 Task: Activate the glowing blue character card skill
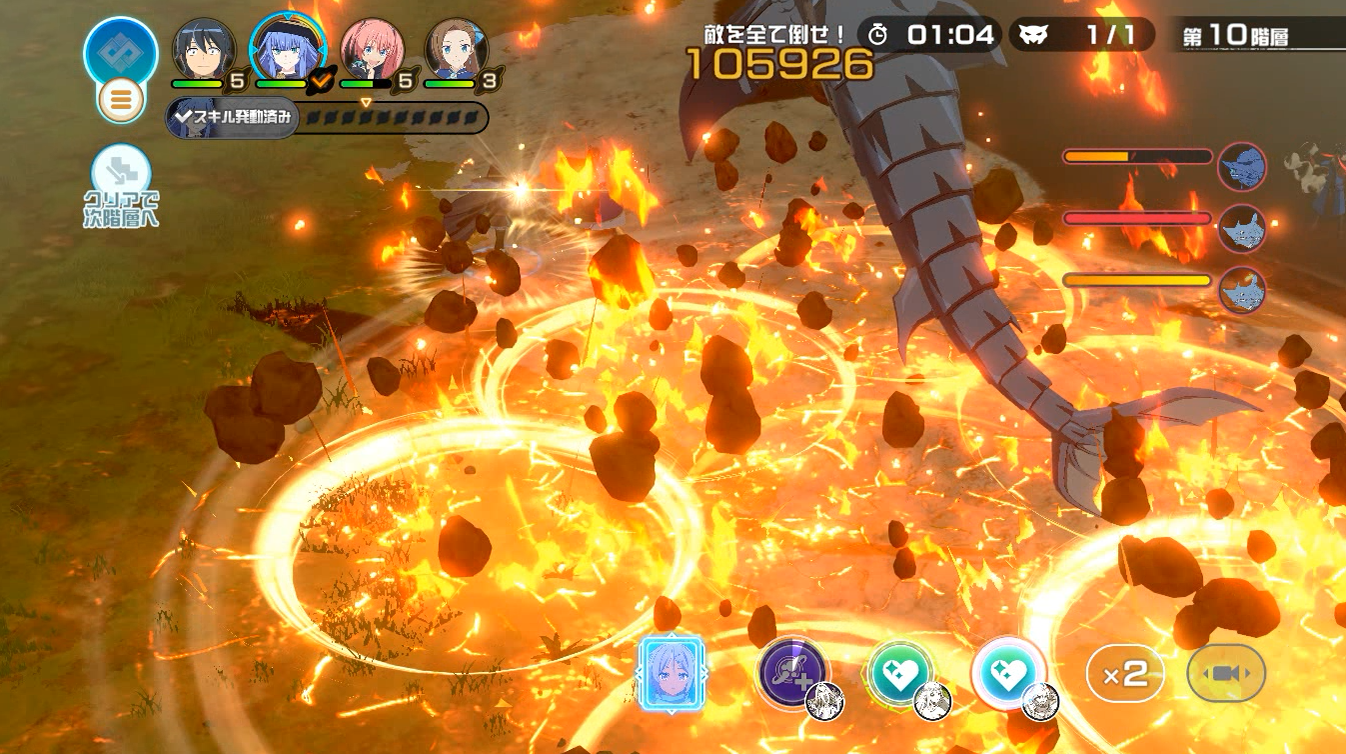(671, 674)
